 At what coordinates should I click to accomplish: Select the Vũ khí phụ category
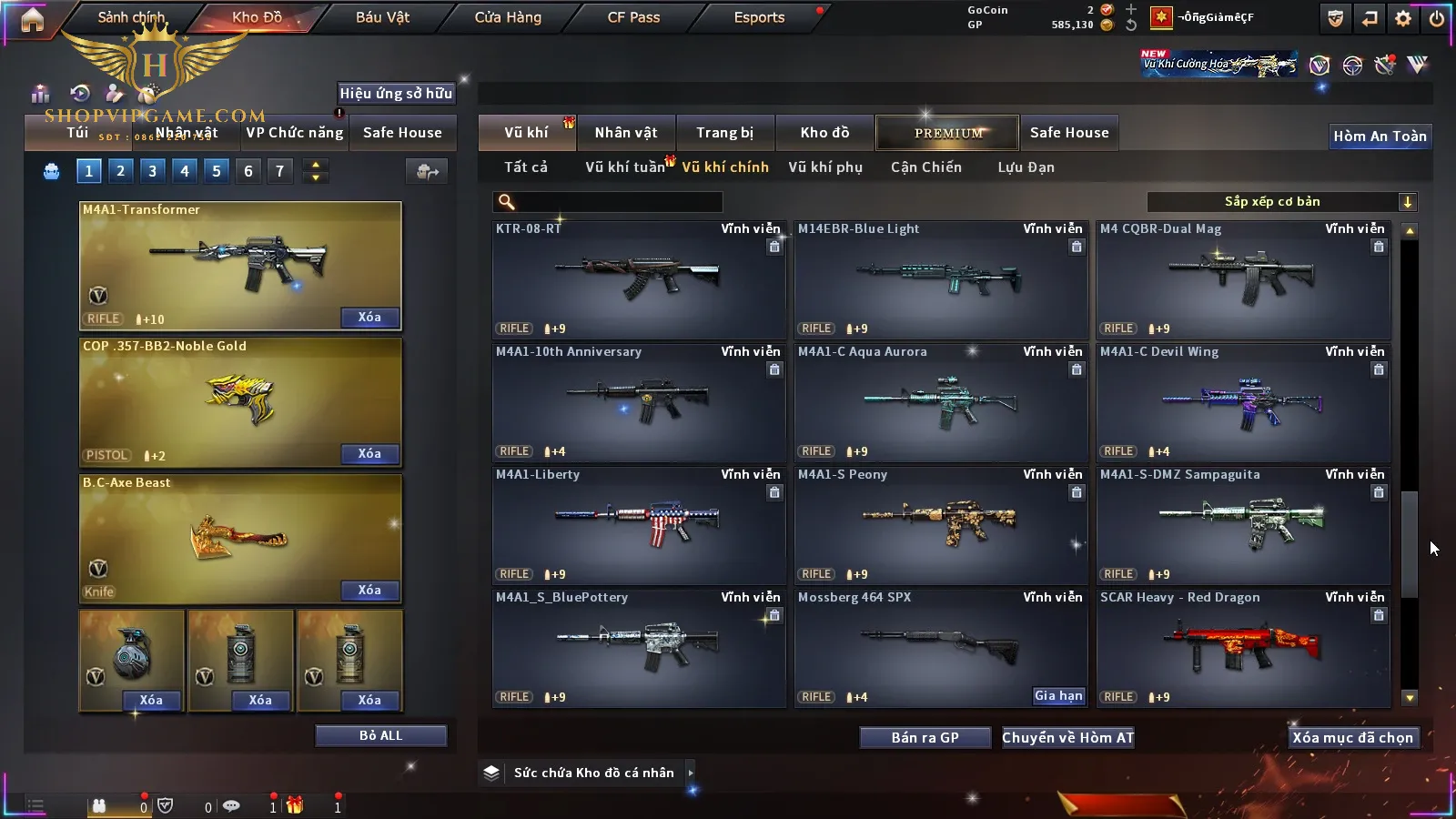[x=825, y=167]
